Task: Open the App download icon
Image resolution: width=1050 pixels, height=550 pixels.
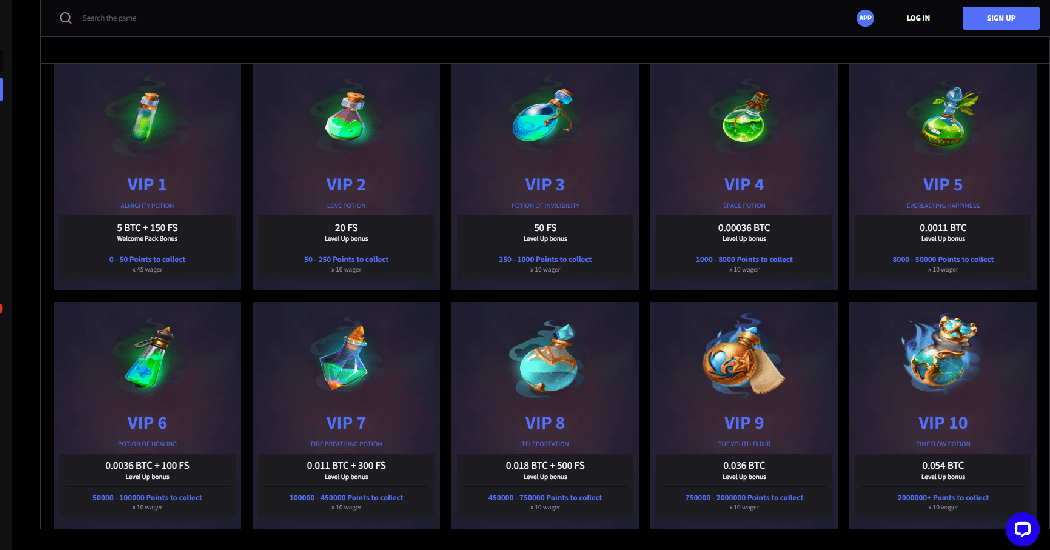Action: click(x=865, y=18)
